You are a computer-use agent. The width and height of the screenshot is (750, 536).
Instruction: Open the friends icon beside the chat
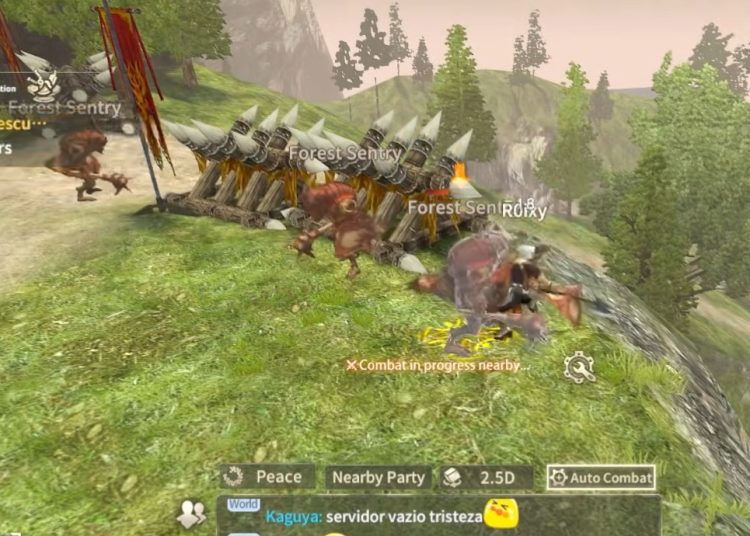tap(191, 514)
